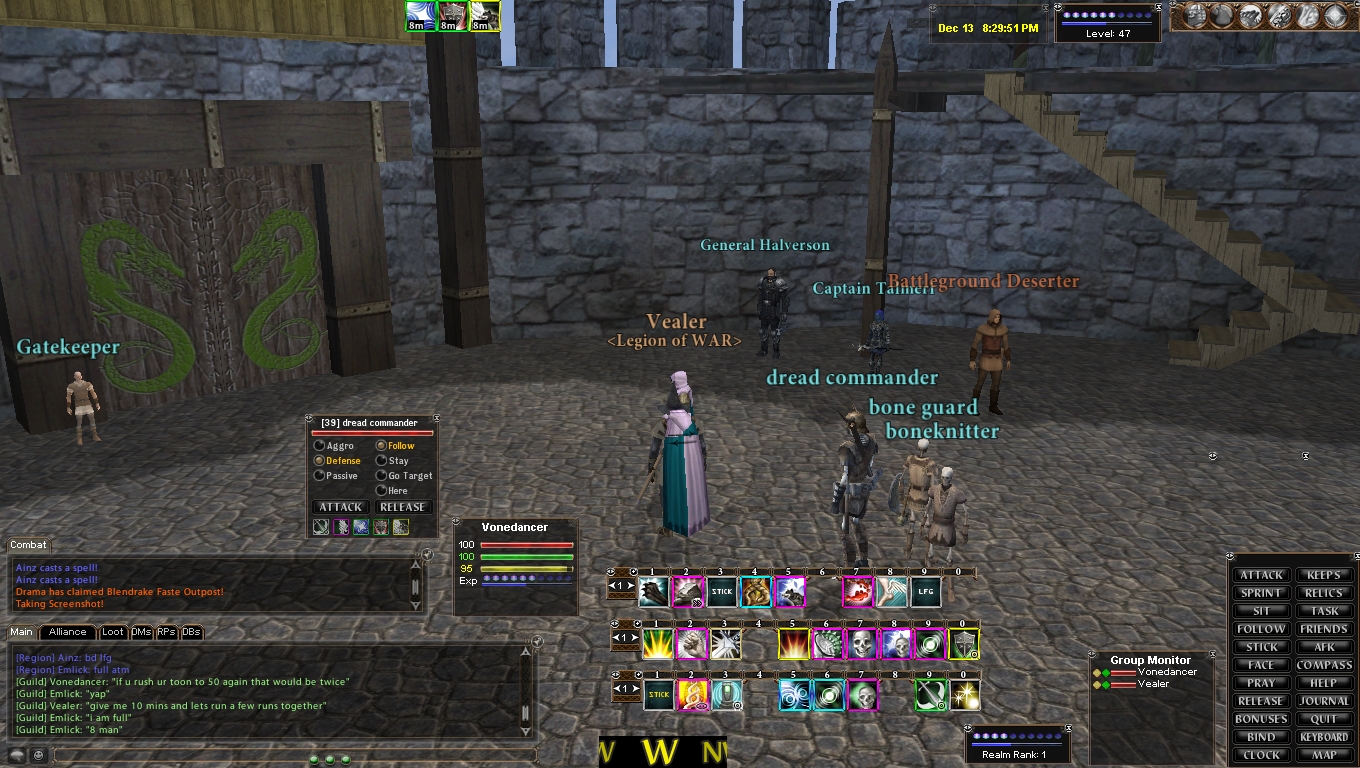Activate the LFG hotbar macro
Image resolution: width=1360 pixels, height=768 pixels.
pos(925,592)
